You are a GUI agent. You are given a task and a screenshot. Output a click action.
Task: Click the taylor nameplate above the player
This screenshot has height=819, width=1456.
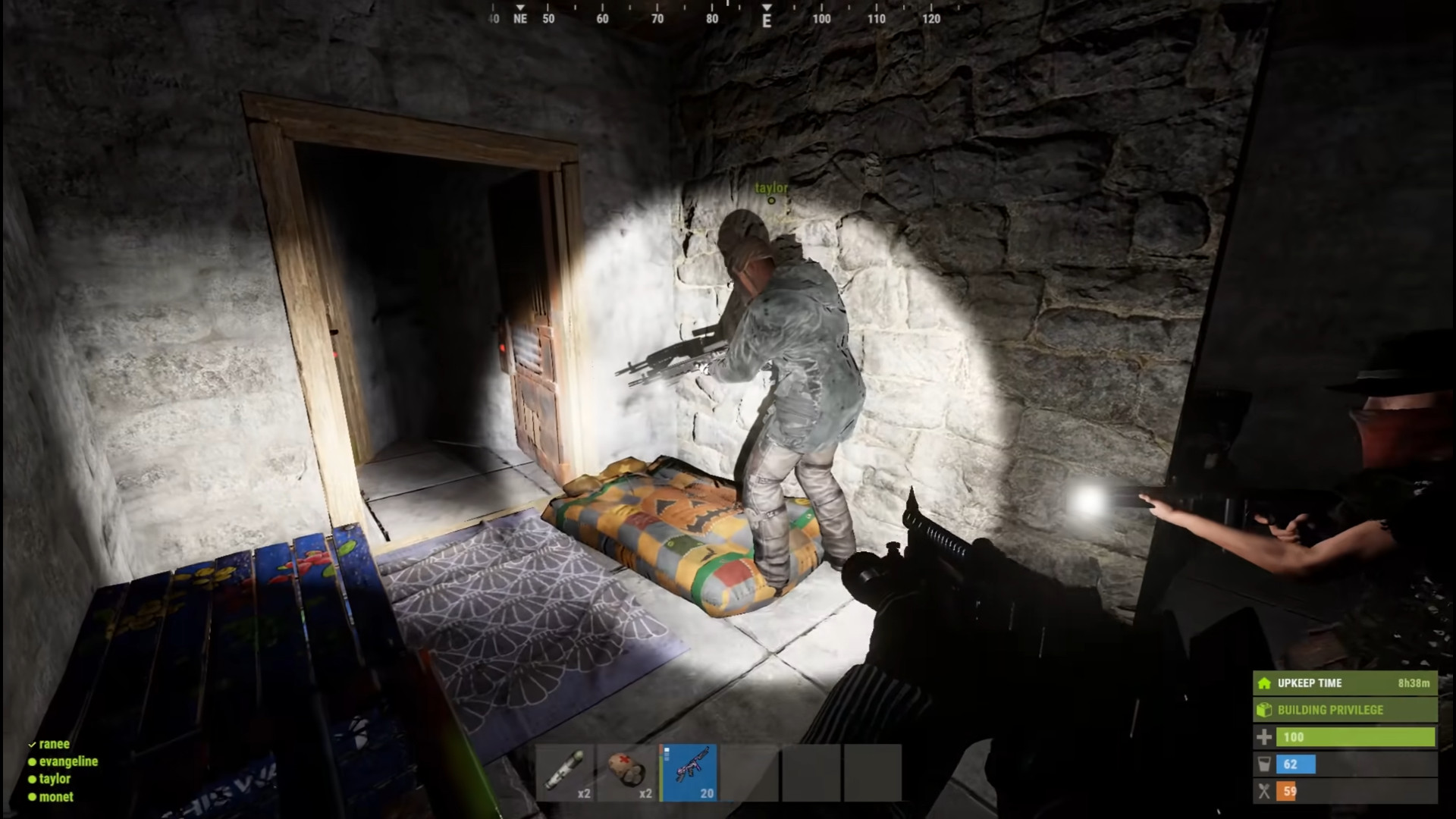pyautogui.click(x=770, y=187)
